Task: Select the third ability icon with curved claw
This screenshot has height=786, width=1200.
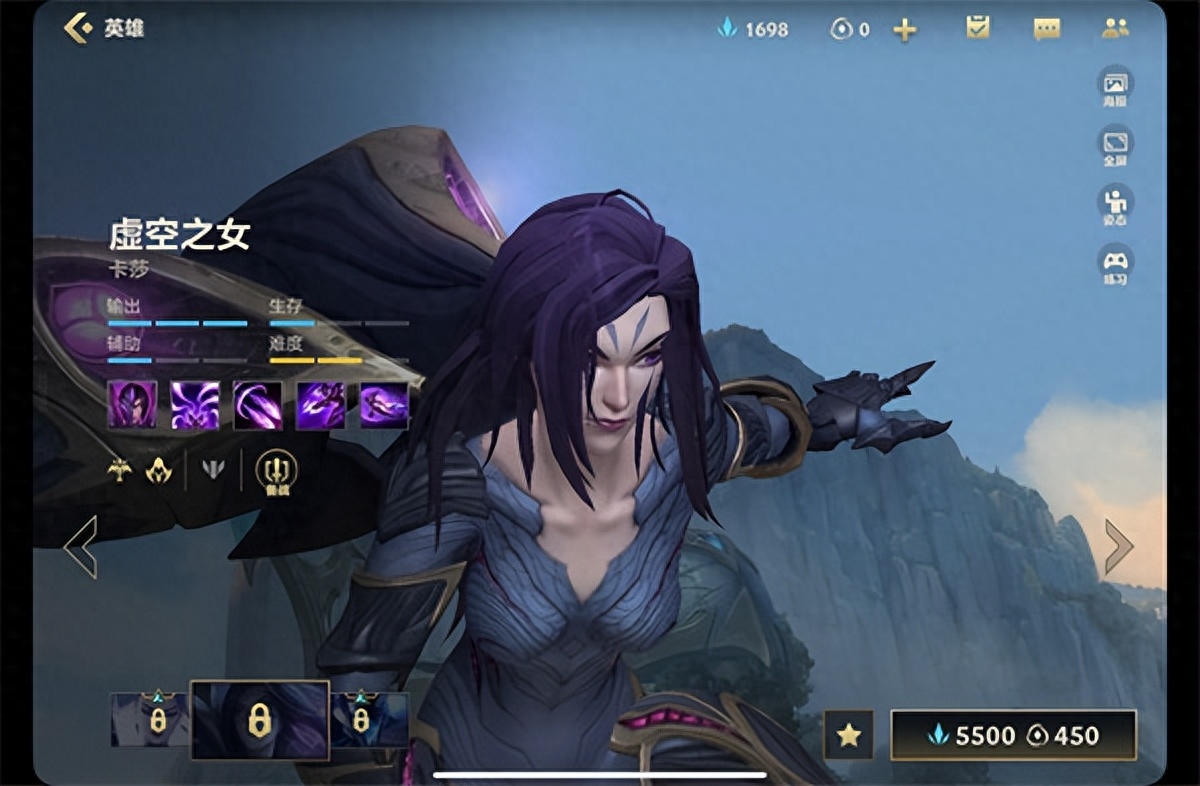Action: click(258, 405)
